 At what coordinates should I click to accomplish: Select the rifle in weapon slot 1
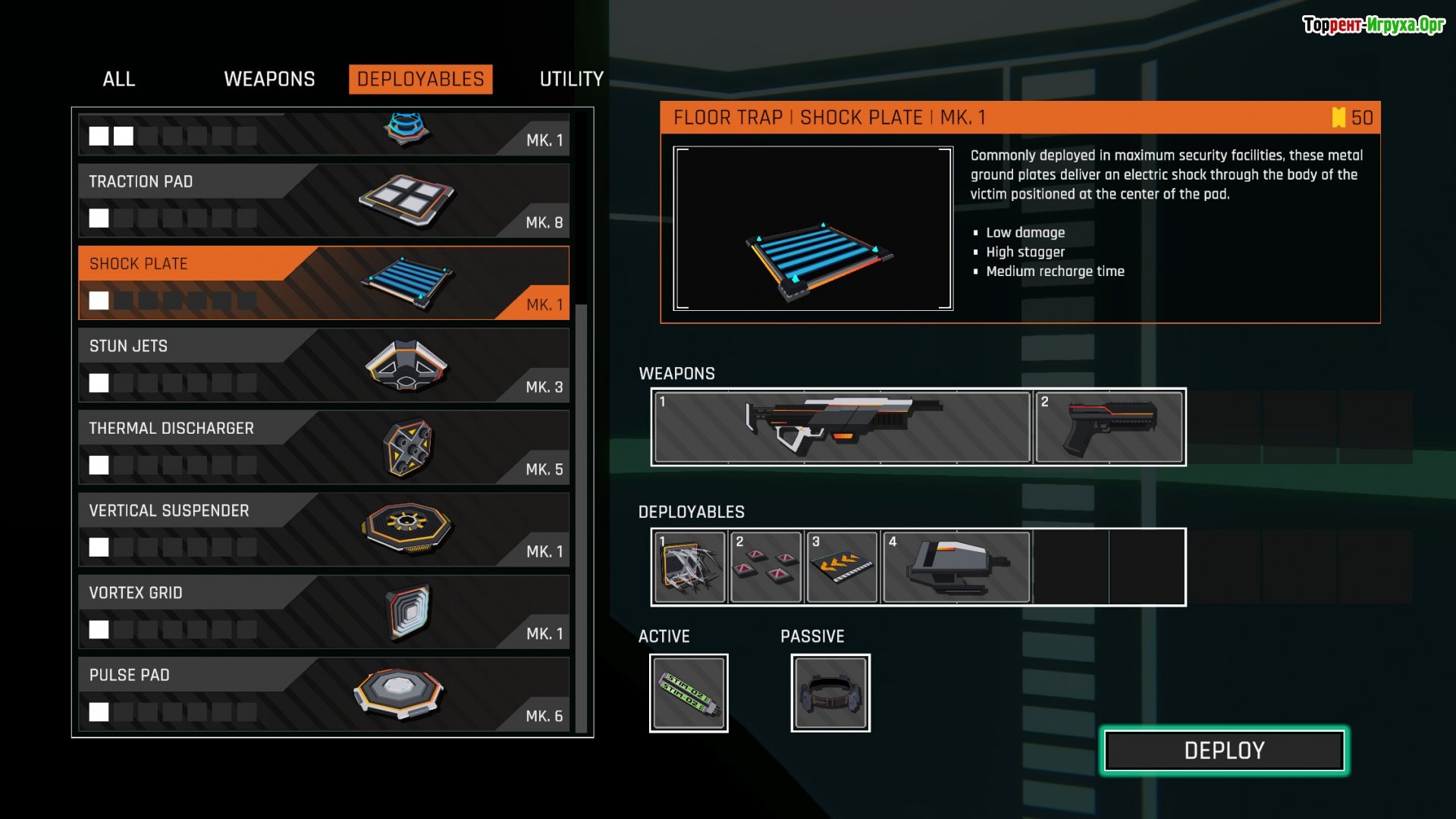click(842, 427)
